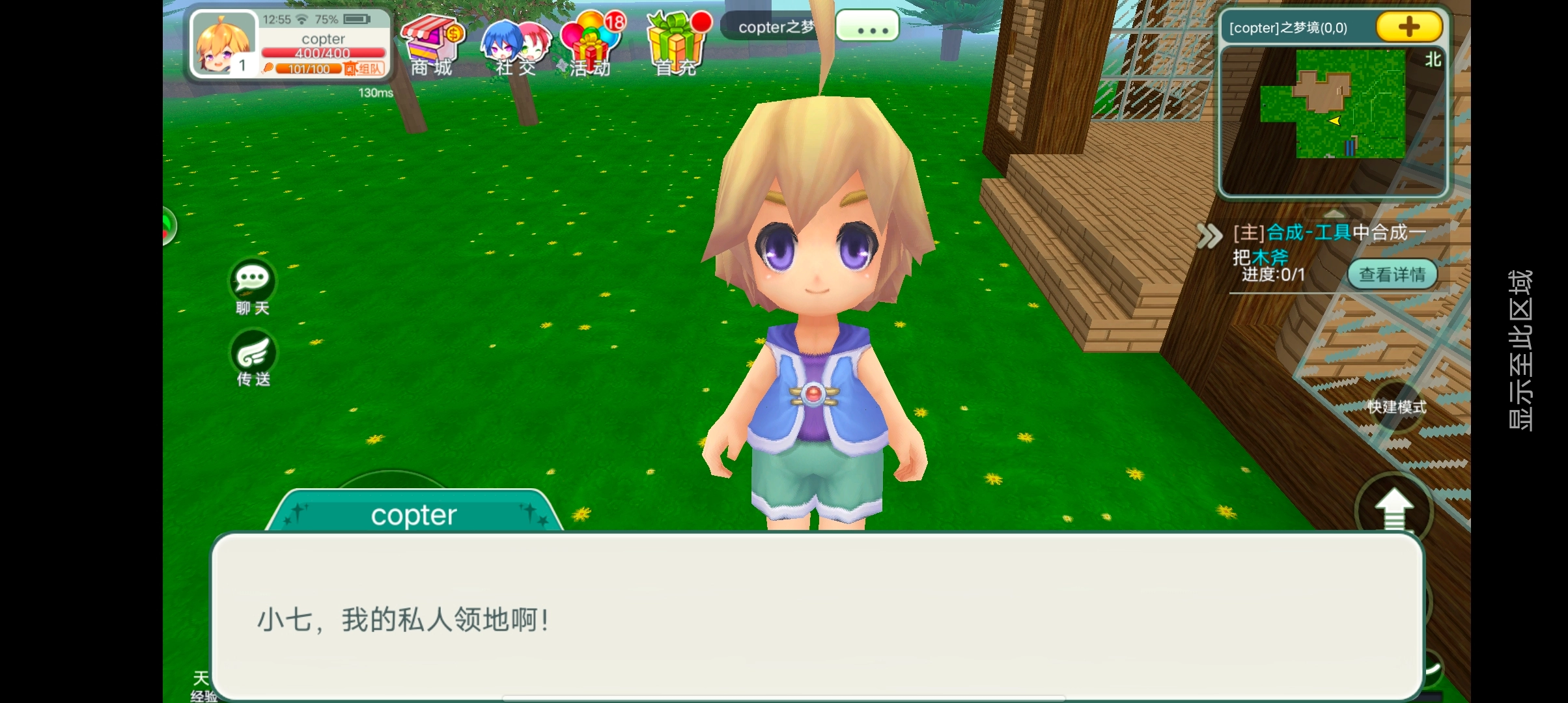Click the 组队 team button
The width and height of the screenshot is (1568, 703).
(x=365, y=68)
